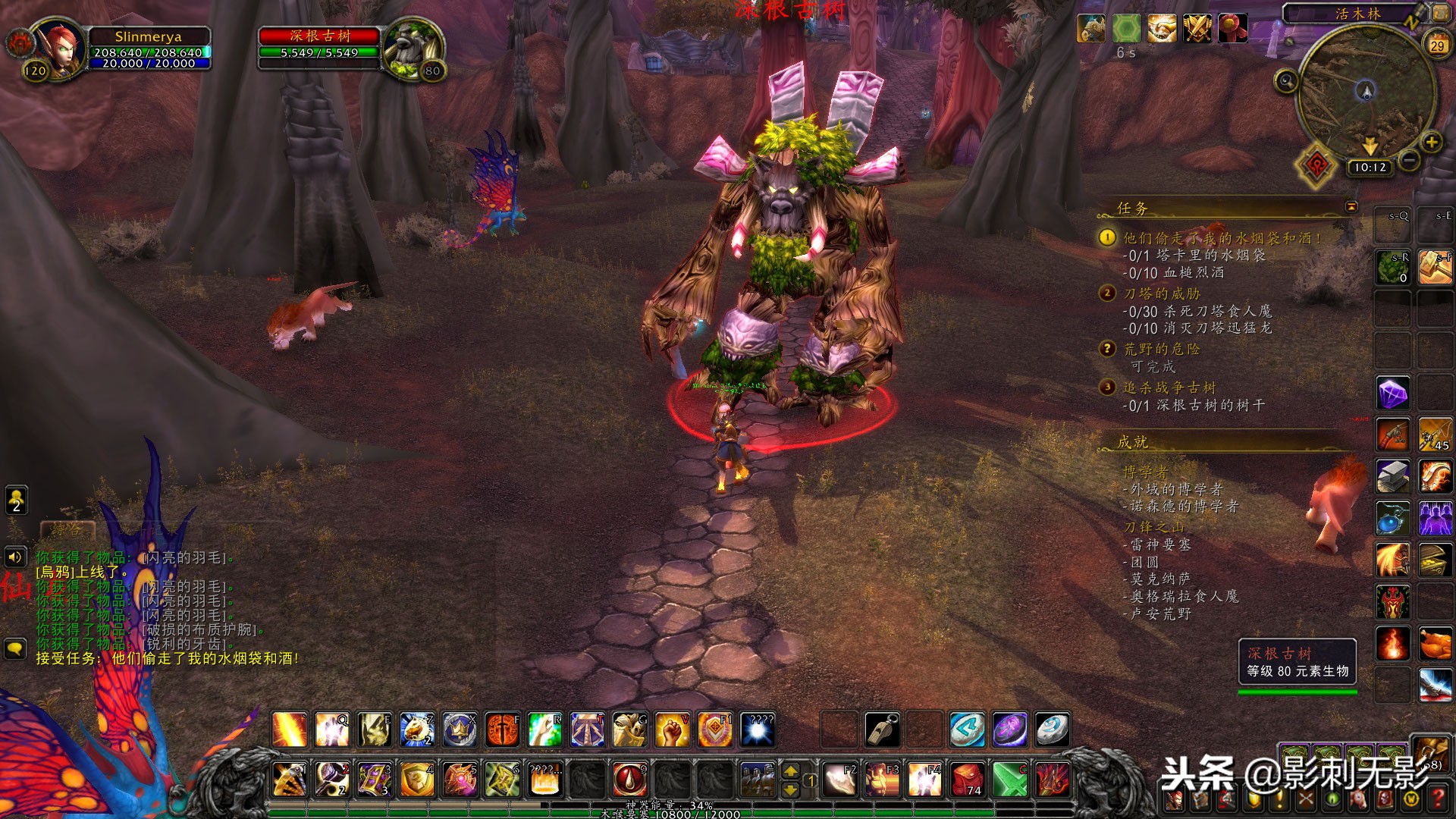Activate the green sword ability
The width and height of the screenshot is (1456, 819).
coord(1010,779)
